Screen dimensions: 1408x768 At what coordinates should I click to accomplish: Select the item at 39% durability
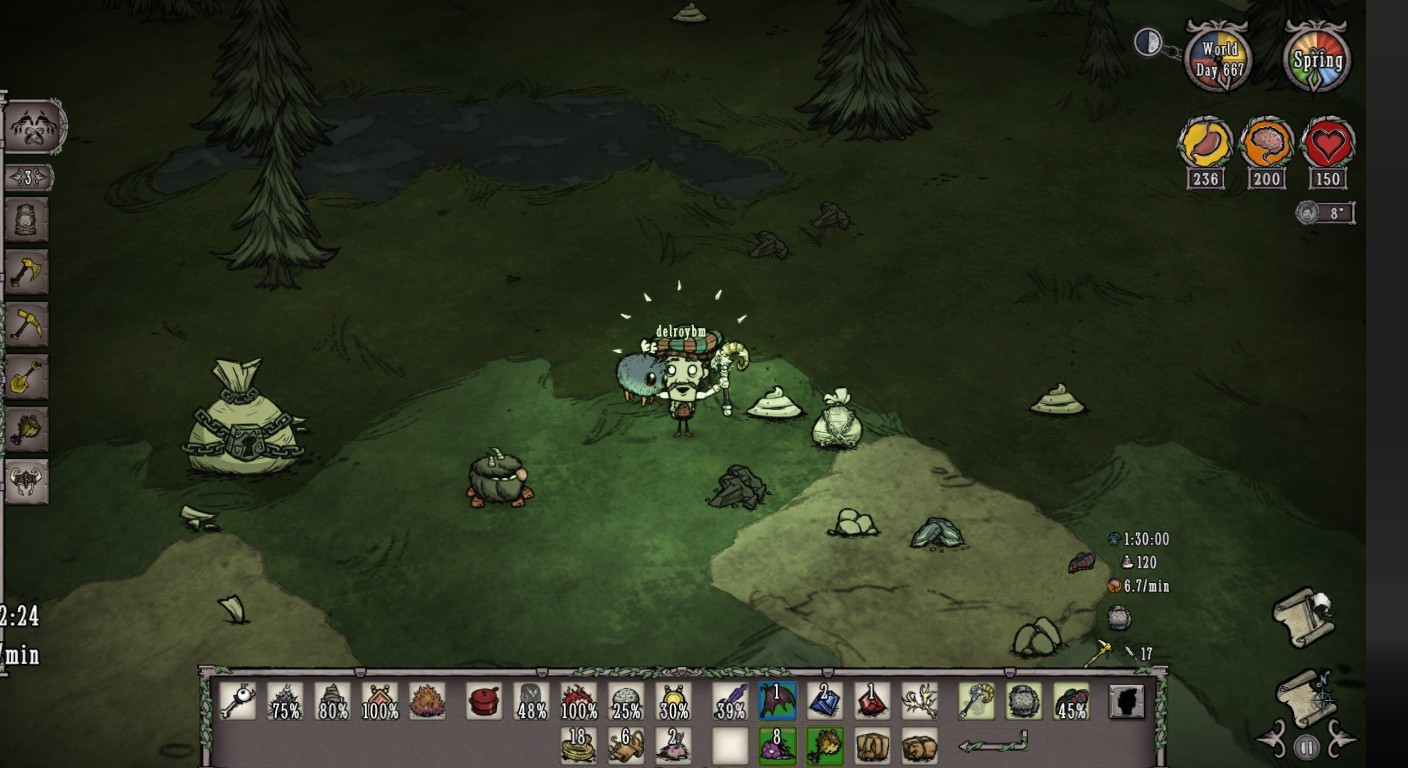click(730, 701)
